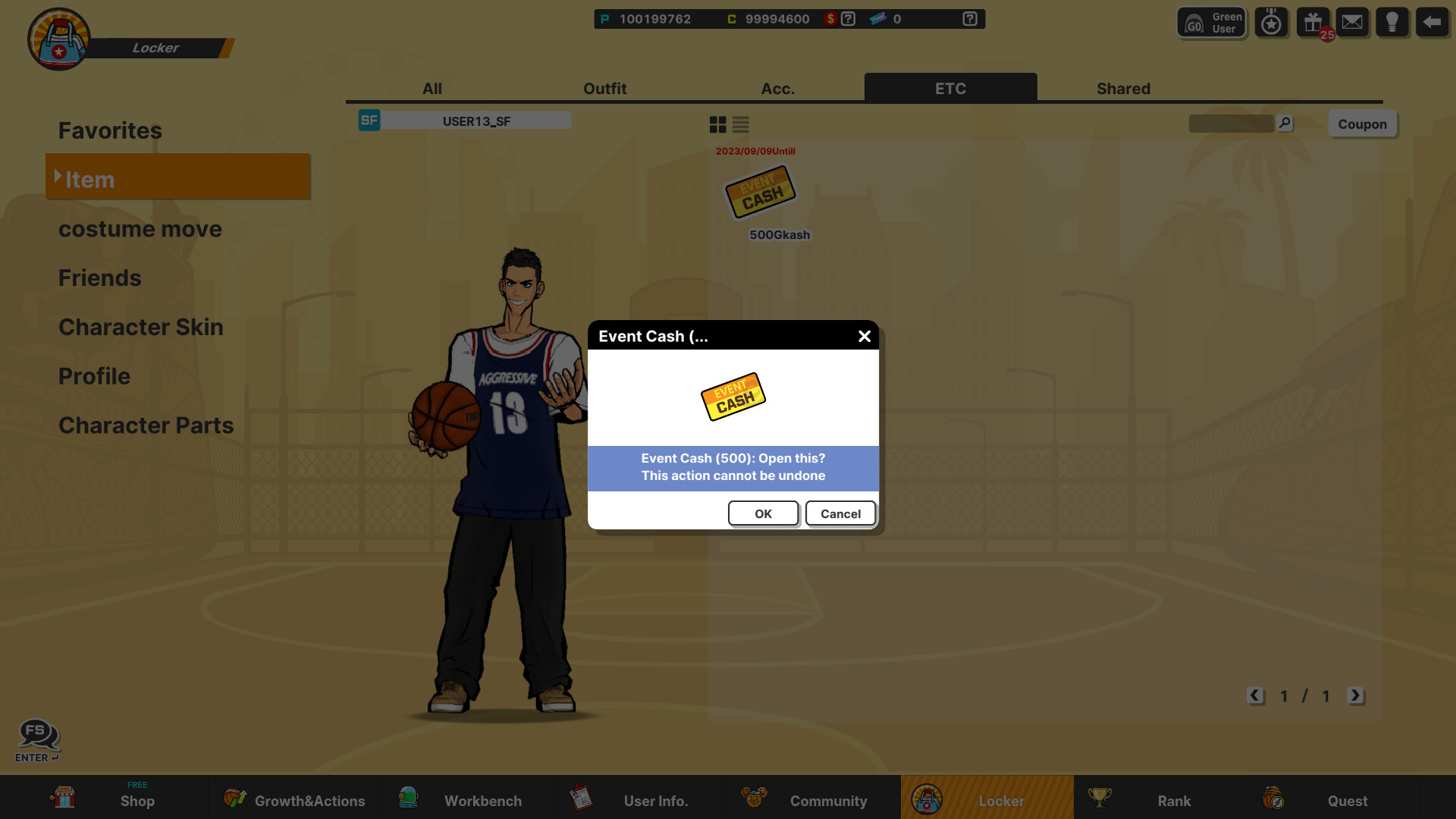Click the Green User GO badge

(1210, 21)
